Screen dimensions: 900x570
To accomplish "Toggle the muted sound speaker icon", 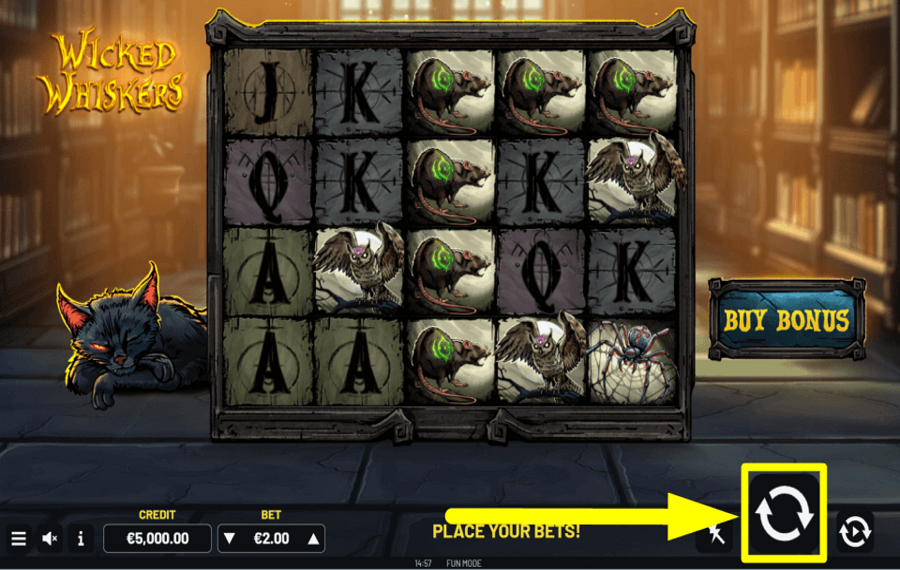I will (x=49, y=538).
